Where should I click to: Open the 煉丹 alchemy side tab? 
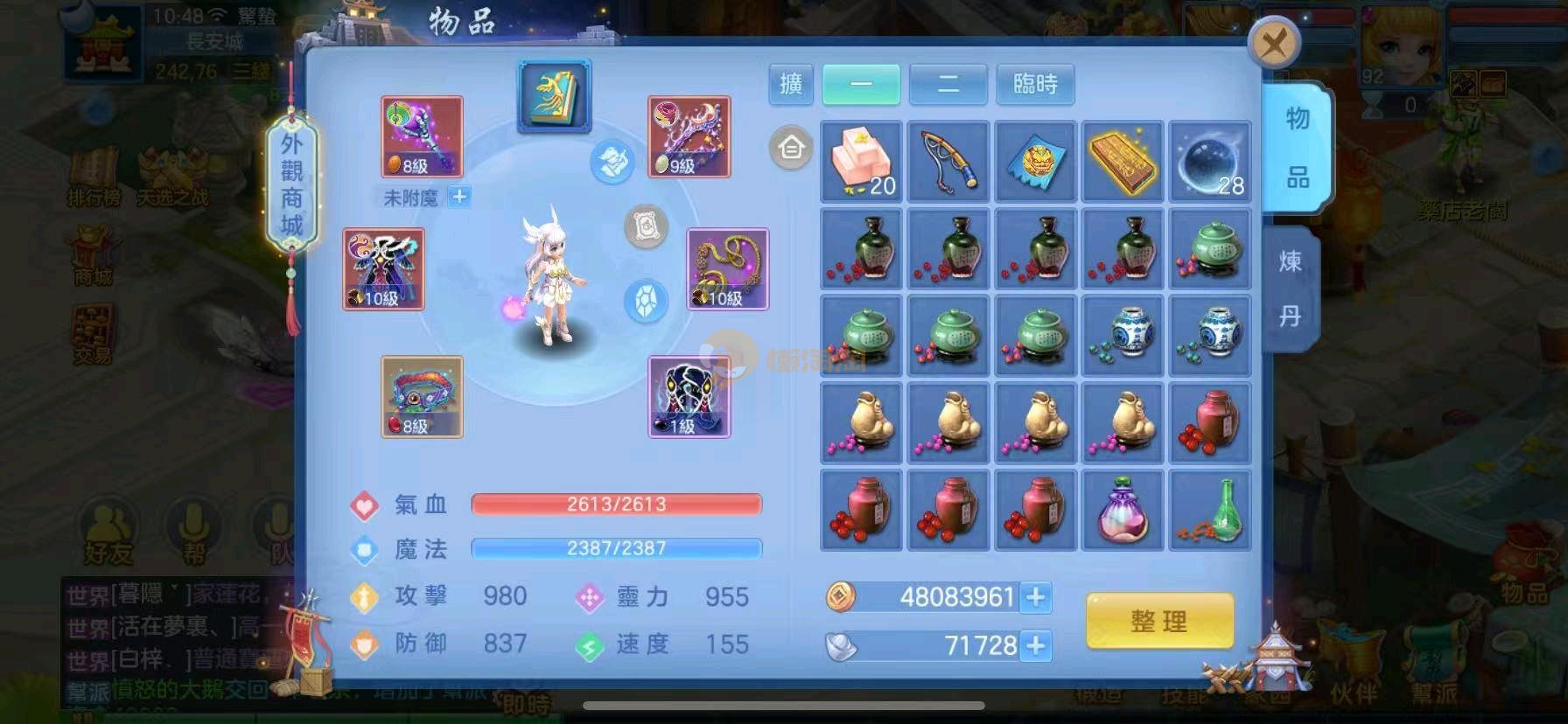(x=1290, y=289)
